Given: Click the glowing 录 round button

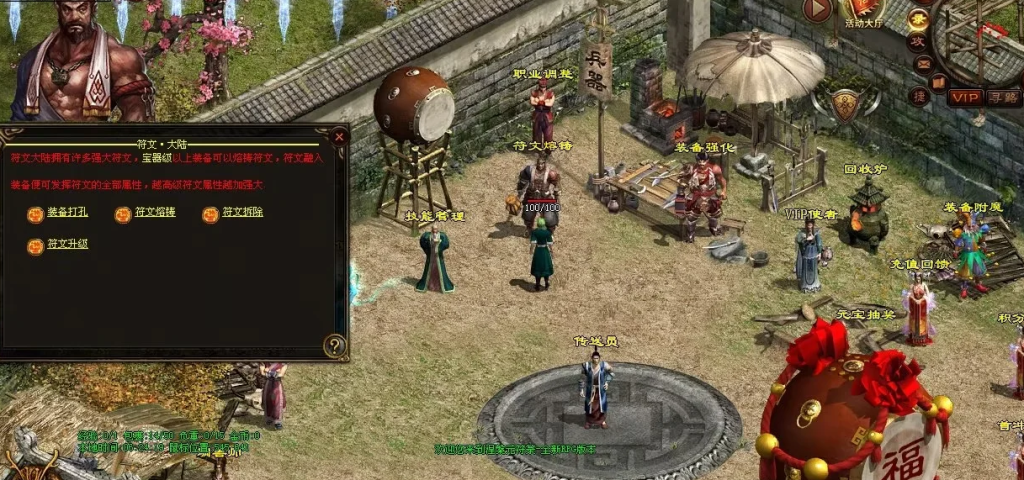Looking at the screenshot, I should pos(918,19).
